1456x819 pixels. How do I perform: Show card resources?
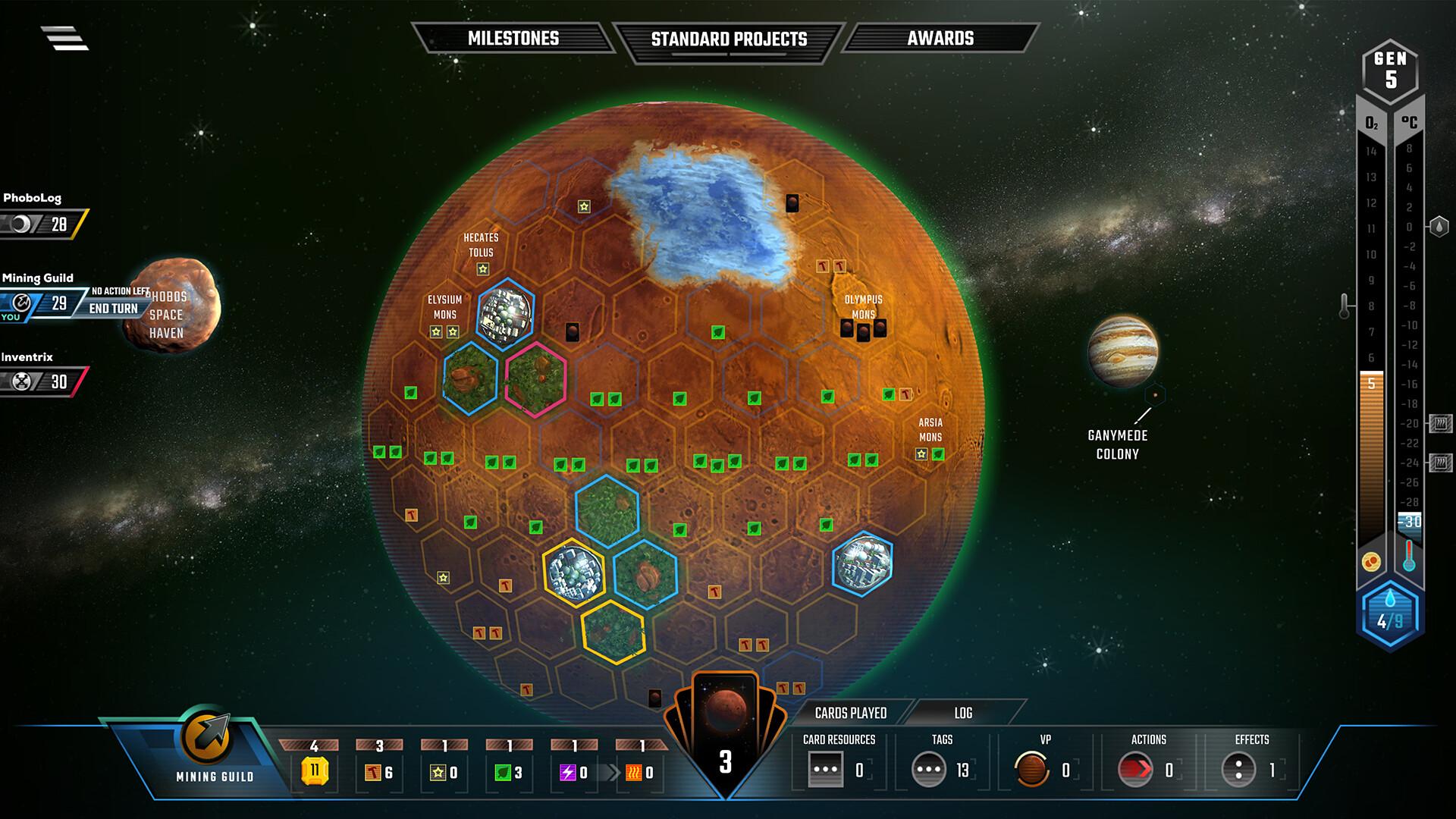click(x=825, y=770)
